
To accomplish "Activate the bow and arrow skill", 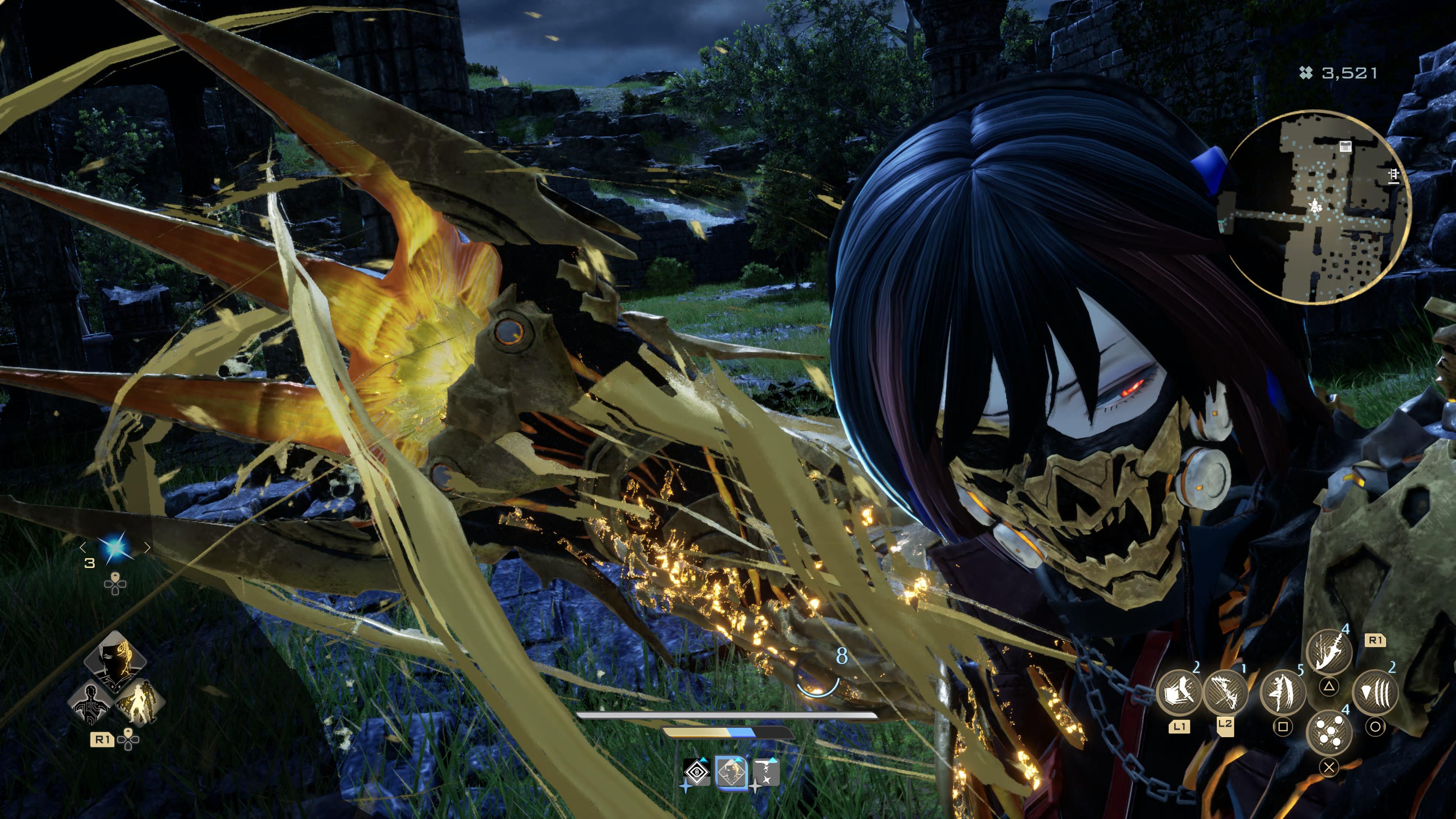I will [1225, 692].
